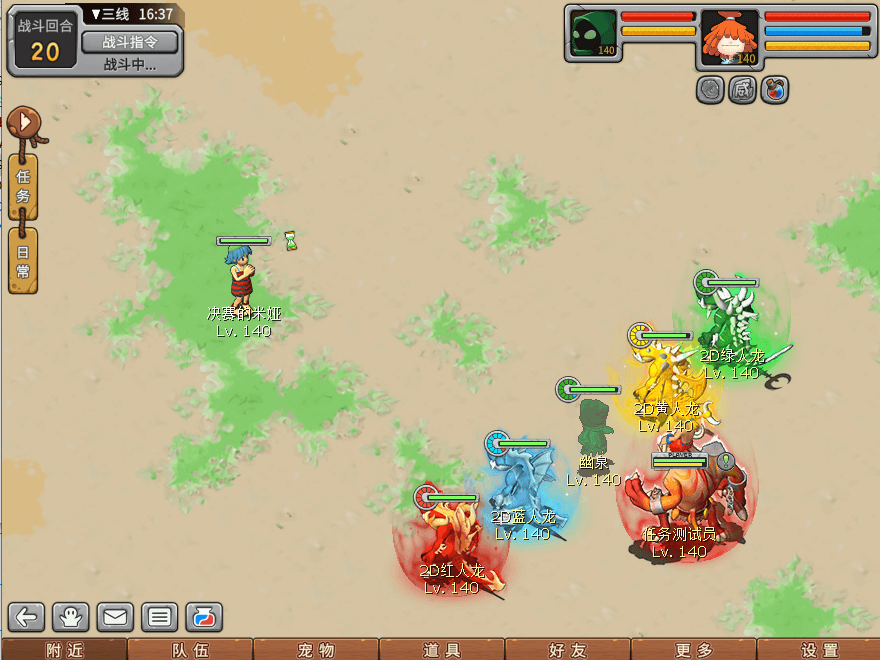Viewport: 880px width, 660px height.
Task: Open the 好友 friends tab
Action: [x=567, y=650]
